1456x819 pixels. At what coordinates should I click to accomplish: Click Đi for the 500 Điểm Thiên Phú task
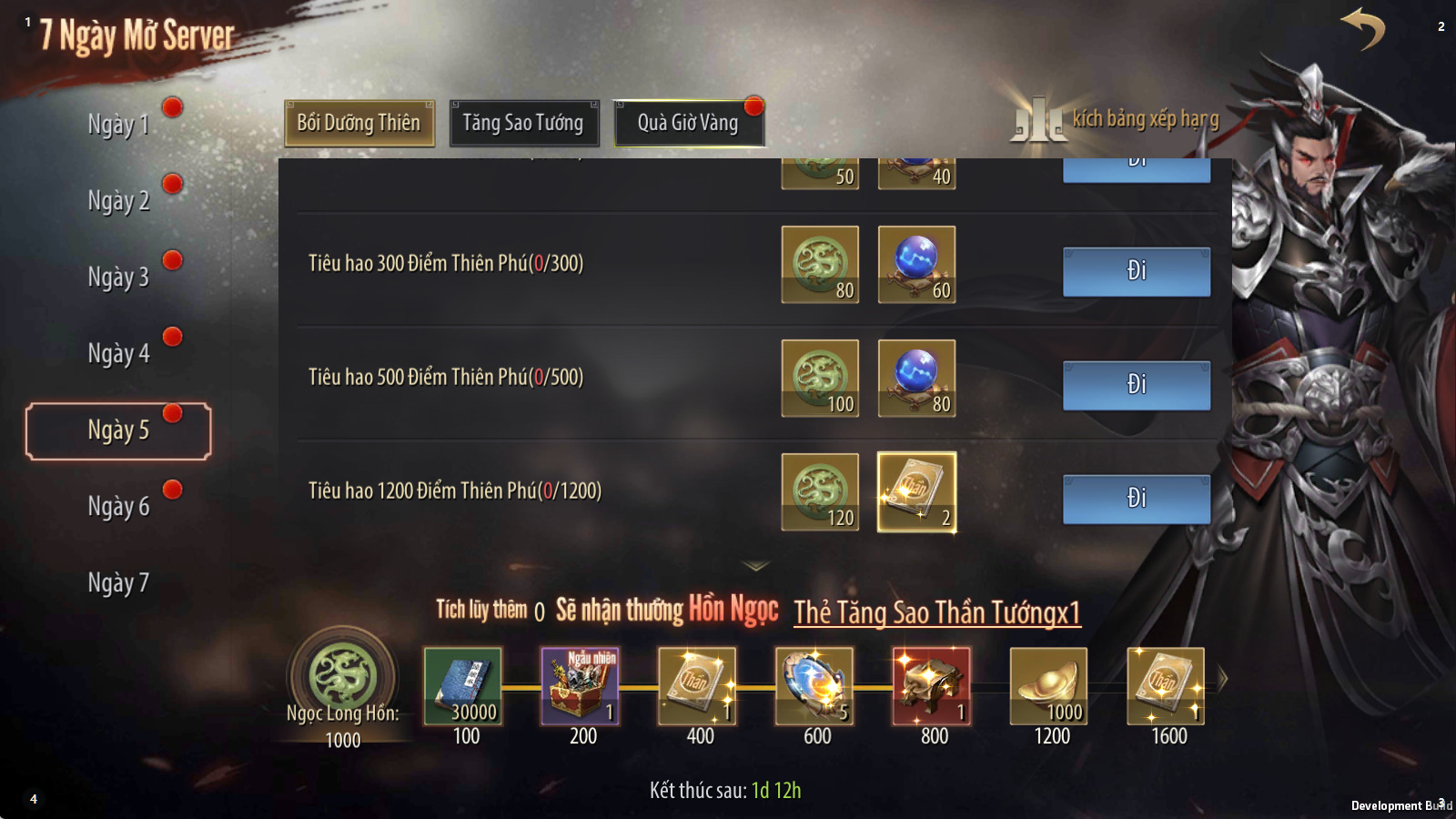point(1137,385)
